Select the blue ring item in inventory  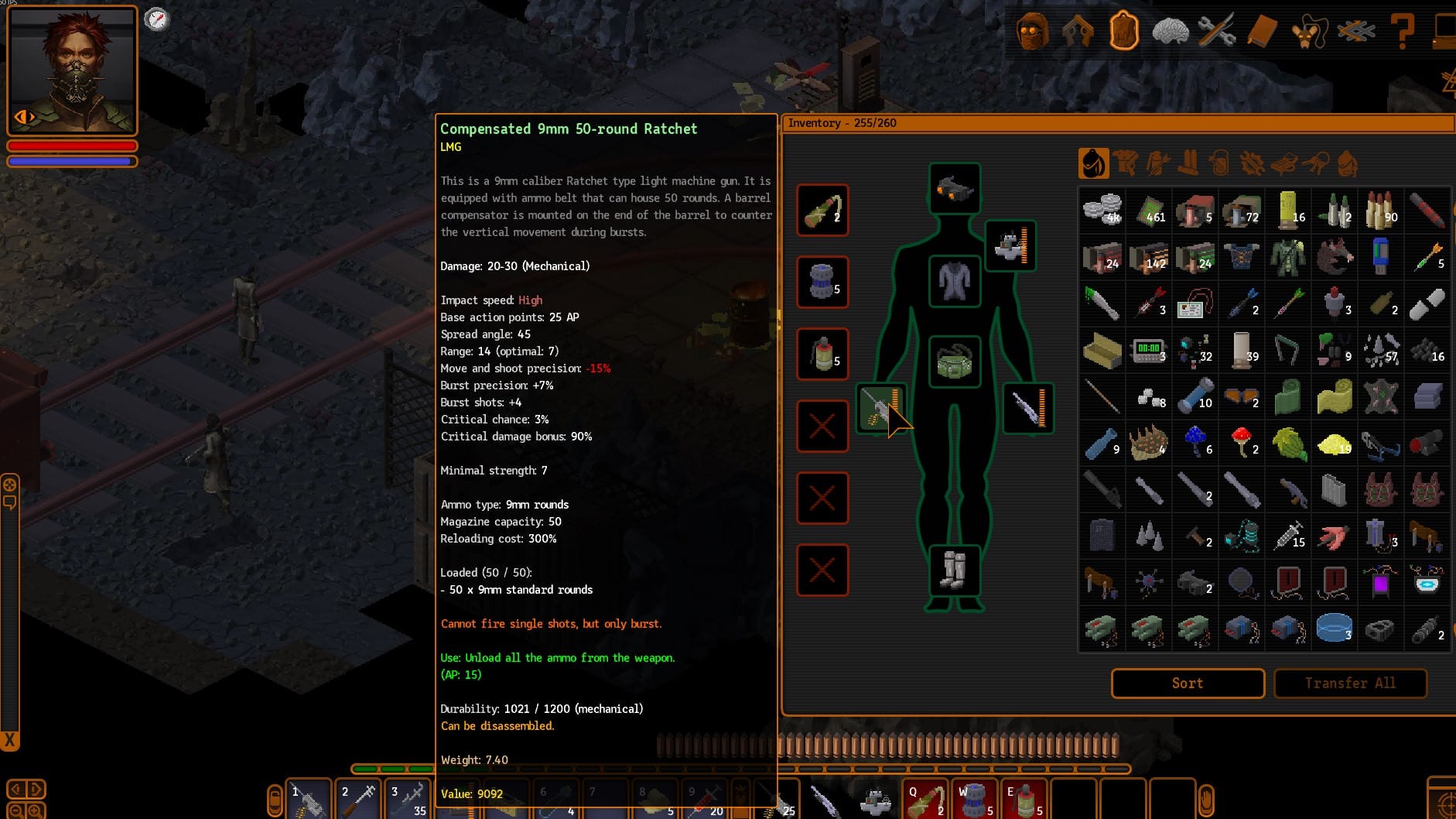[x=1335, y=628]
